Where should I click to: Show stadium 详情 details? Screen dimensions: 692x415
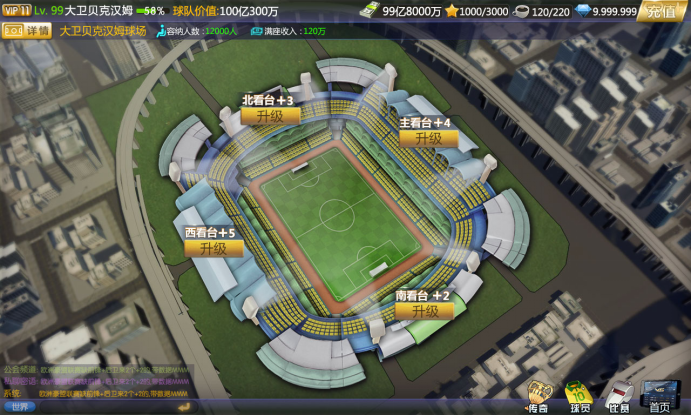pos(28,31)
